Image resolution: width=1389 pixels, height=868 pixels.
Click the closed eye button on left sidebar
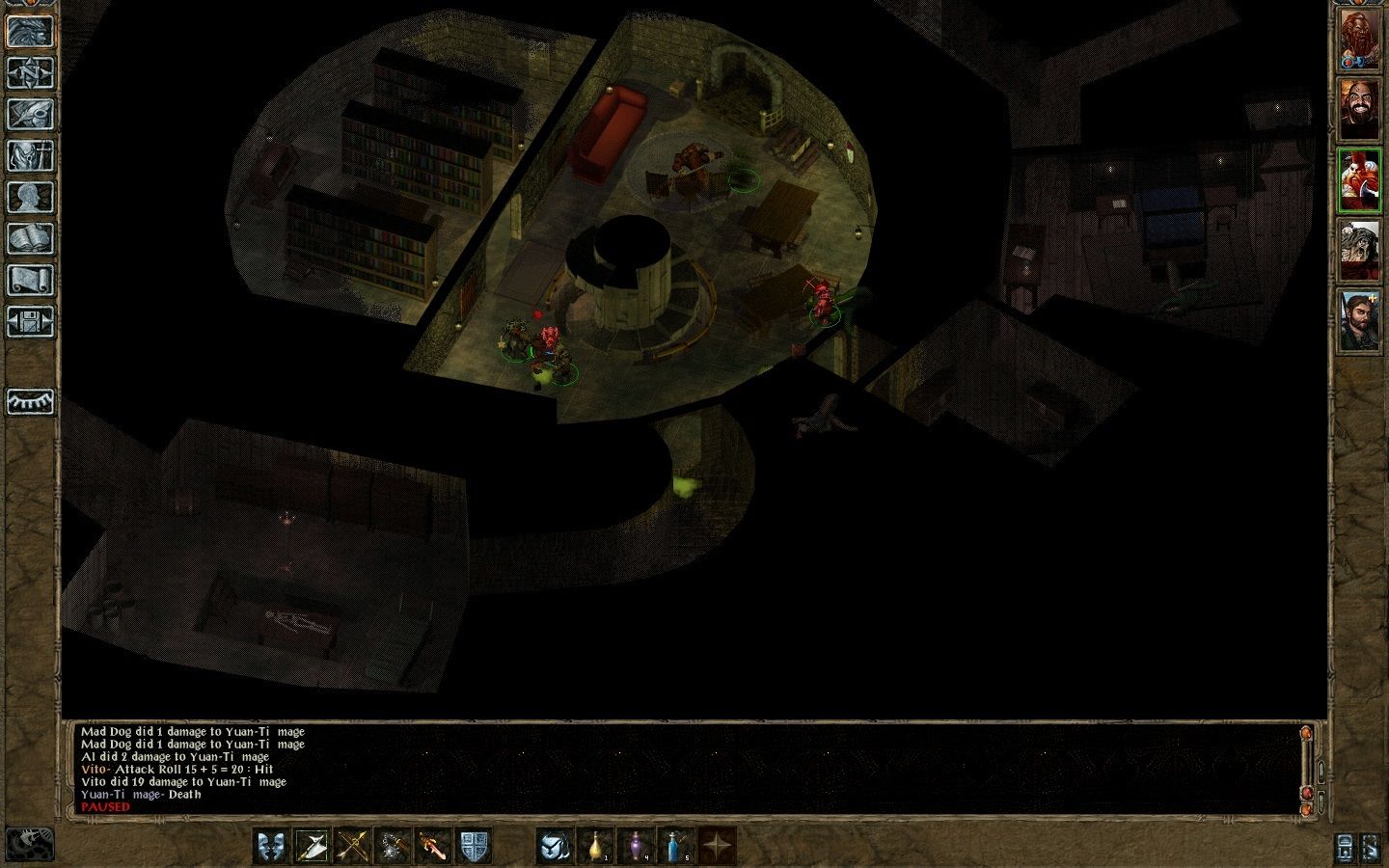point(30,401)
